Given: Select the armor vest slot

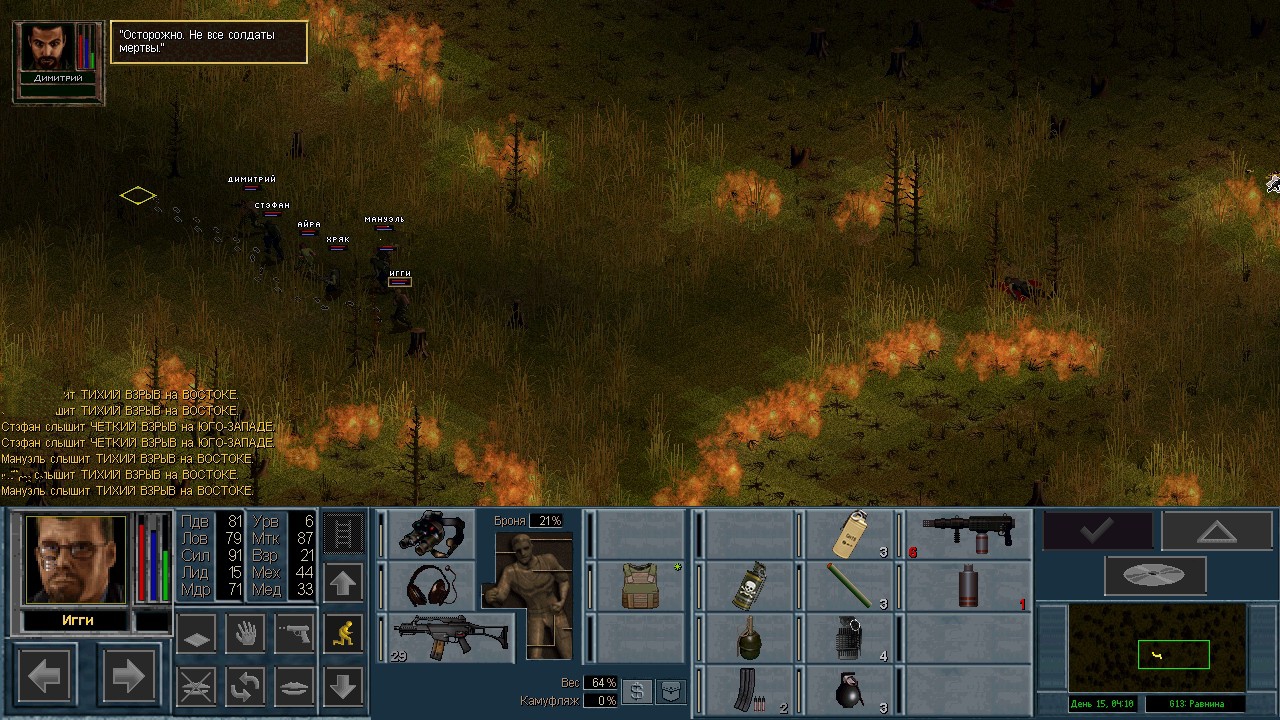Looking at the screenshot, I should 640,585.
